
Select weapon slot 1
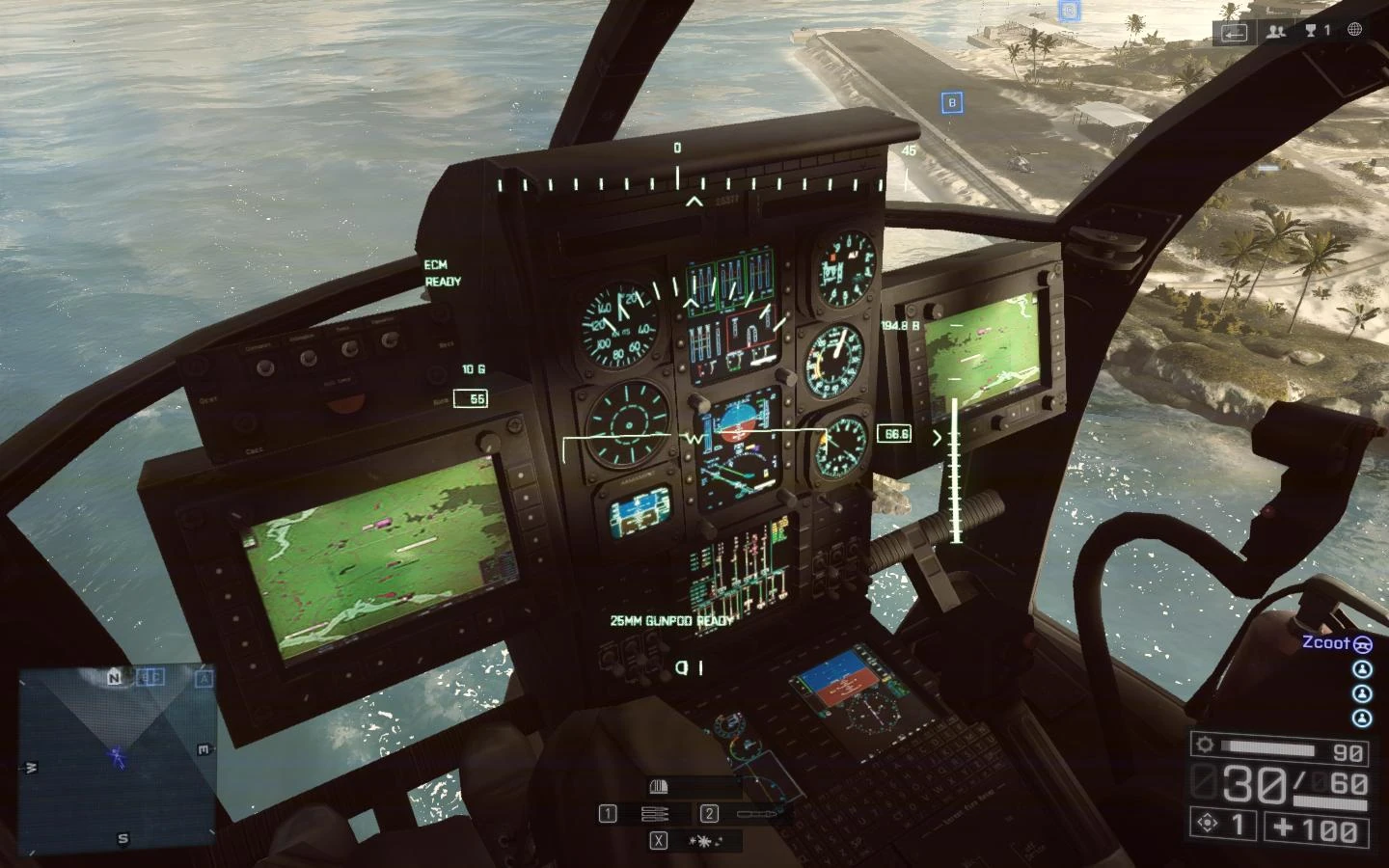pyautogui.click(x=608, y=813)
